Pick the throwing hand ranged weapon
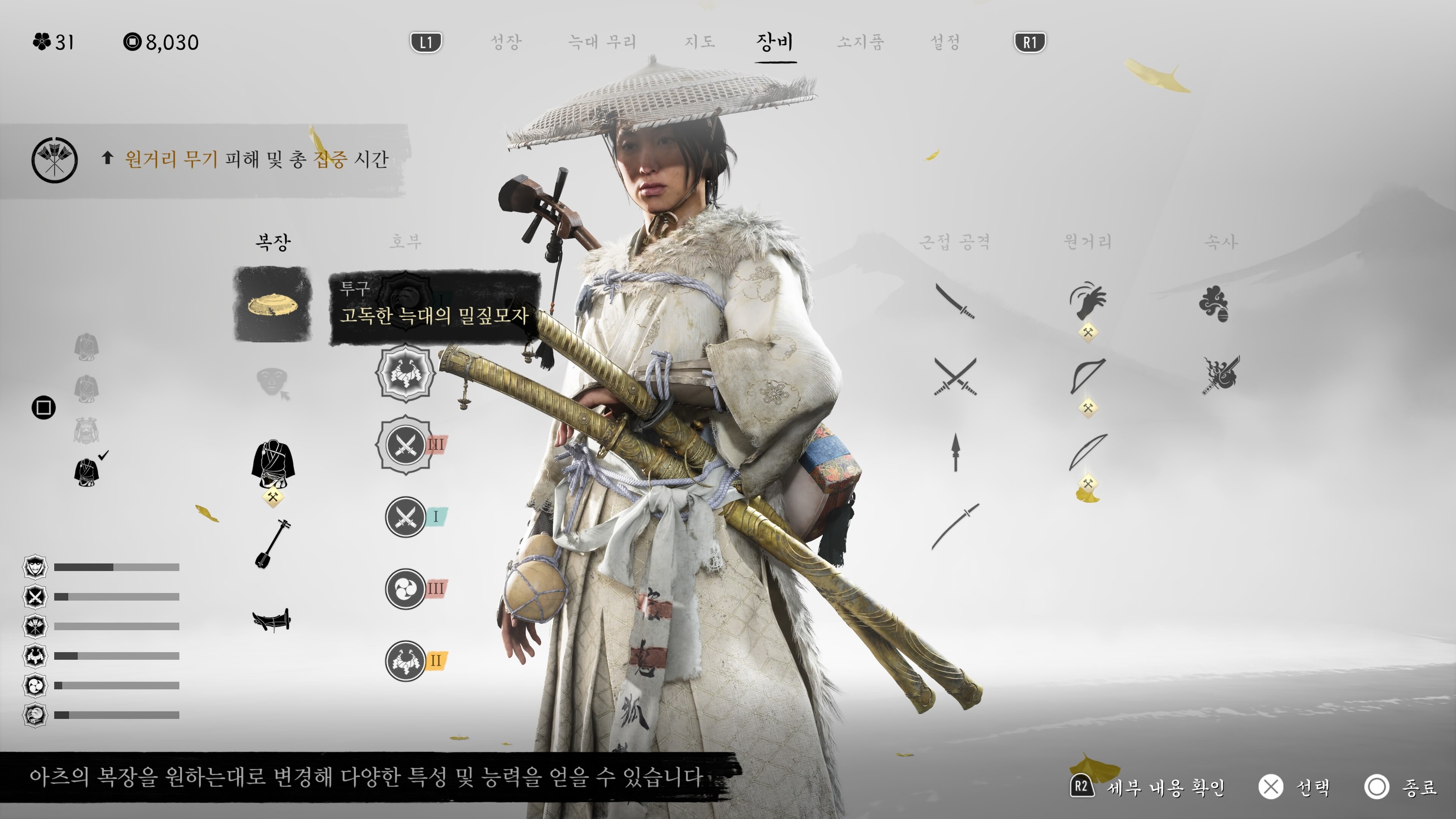Image resolution: width=1456 pixels, height=819 pixels. (1087, 301)
